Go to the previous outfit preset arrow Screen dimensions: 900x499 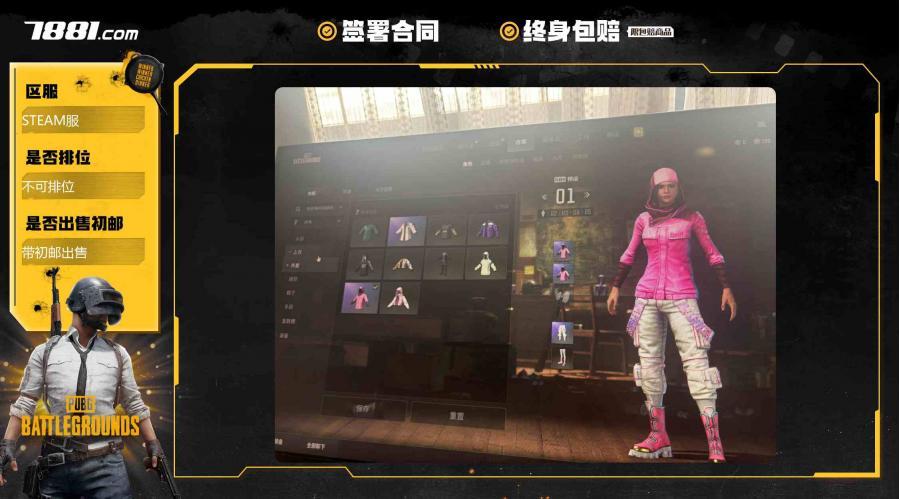pos(544,196)
